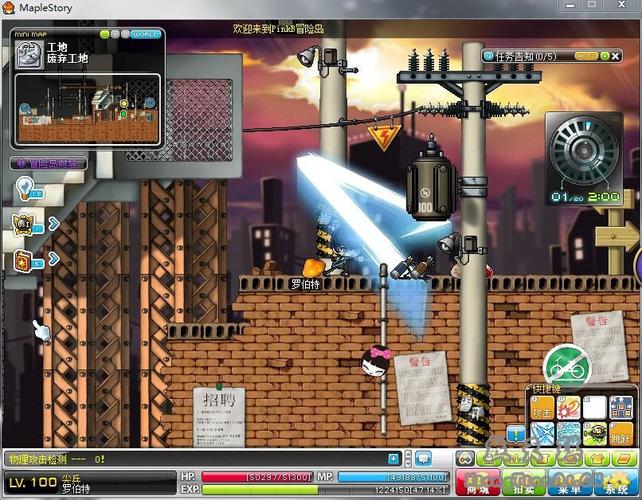Toggle the AUTO button on quest tracker
The width and height of the screenshot is (642, 500).
pyautogui.click(x=587, y=56)
